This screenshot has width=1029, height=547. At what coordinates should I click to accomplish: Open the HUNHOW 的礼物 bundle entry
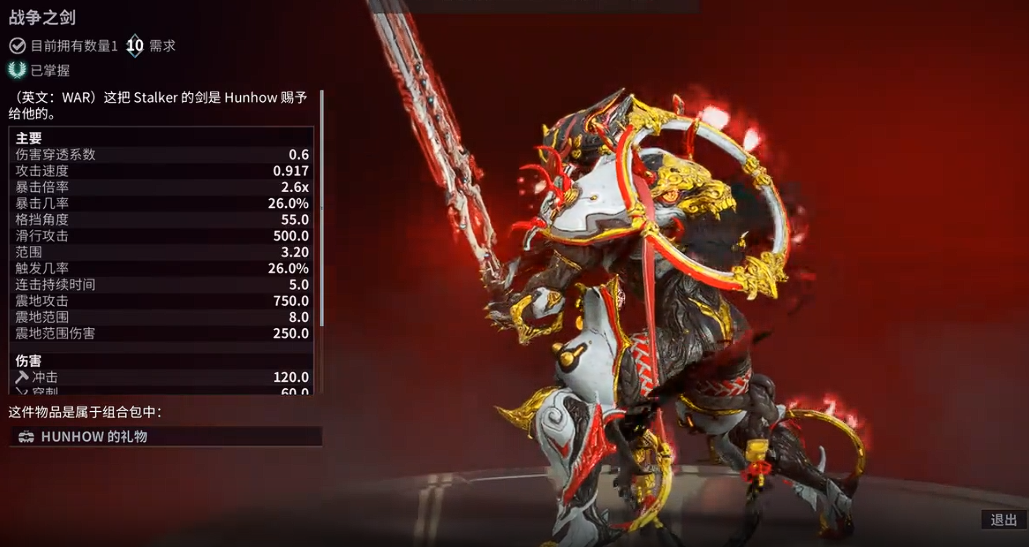point(165,437)
